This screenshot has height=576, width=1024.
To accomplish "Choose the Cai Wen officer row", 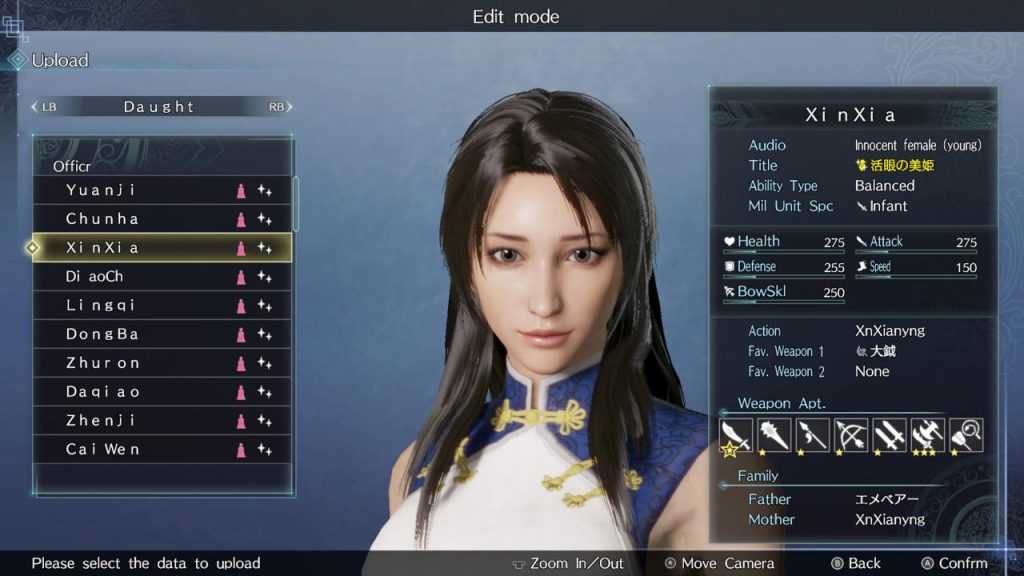I will point(160,449).
